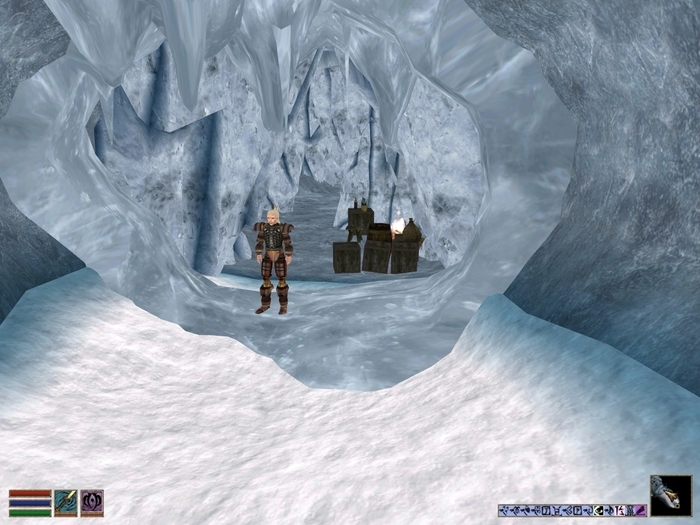
Task: Click the row of active magic effect icons
Action: tap(572, 510)
